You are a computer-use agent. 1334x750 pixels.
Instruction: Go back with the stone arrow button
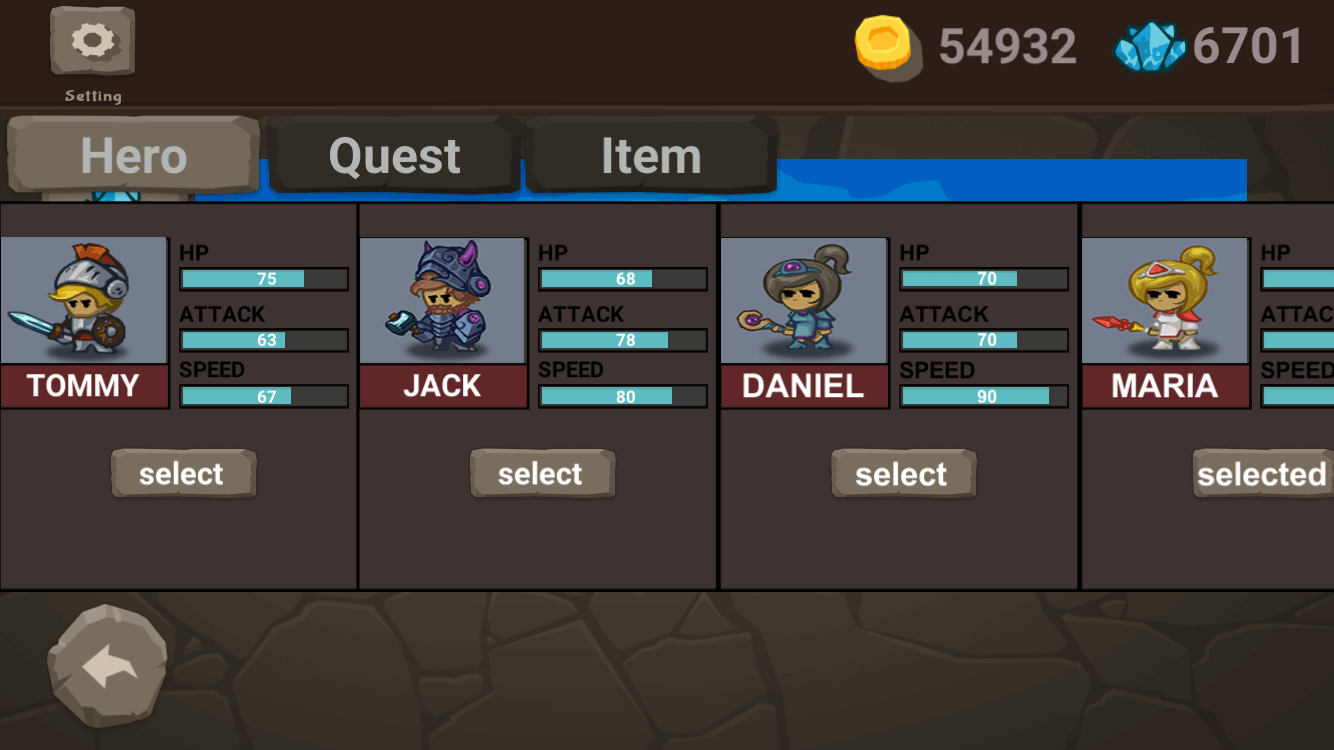coord(108,666)
